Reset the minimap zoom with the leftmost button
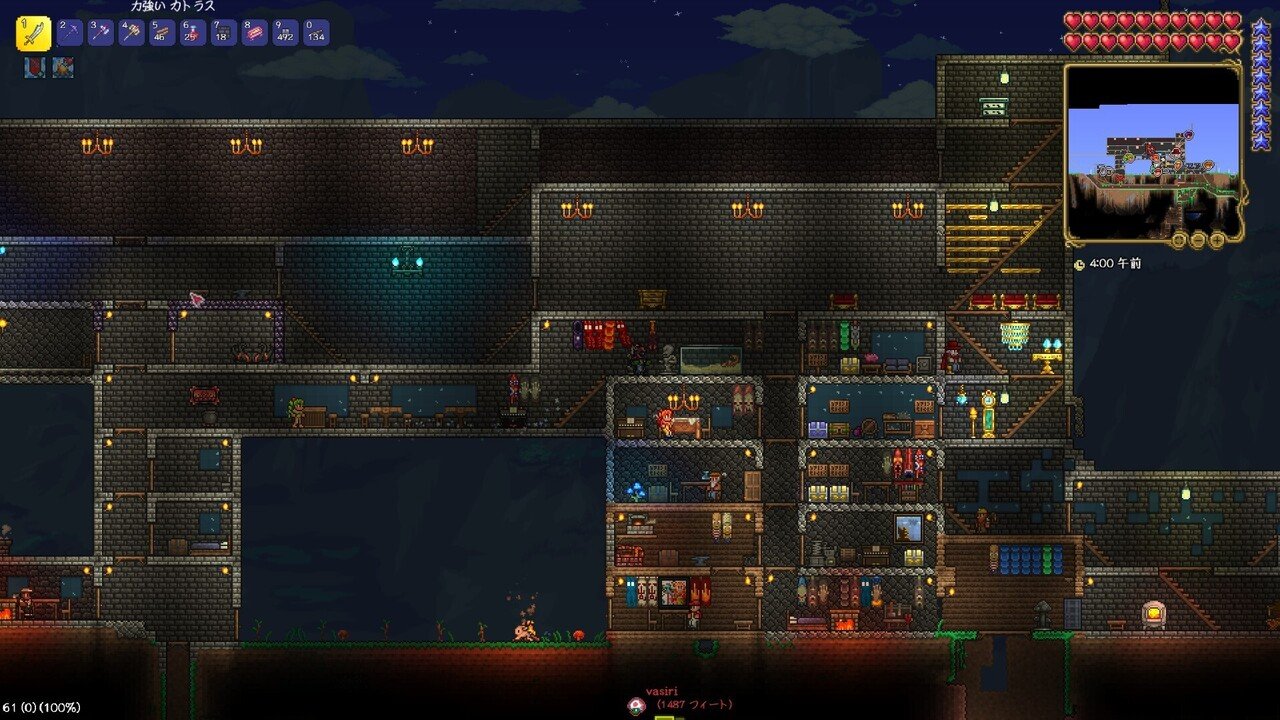 pos(1181,240)
